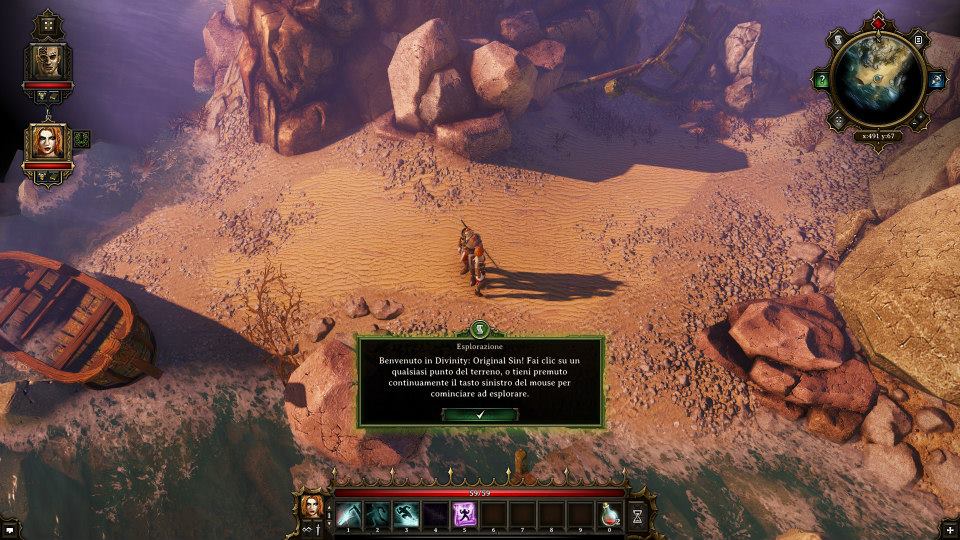Use the dark running figure skill in slot 2

377,513
